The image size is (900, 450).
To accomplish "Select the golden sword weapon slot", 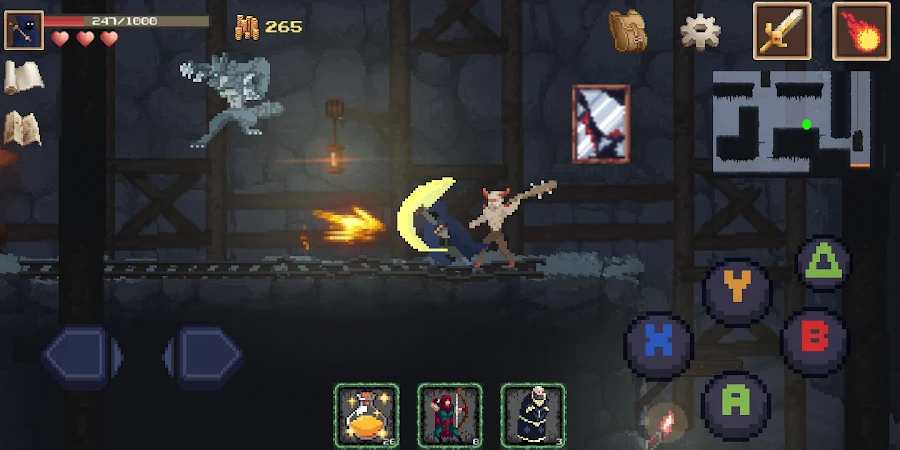I will pos(781,31).
